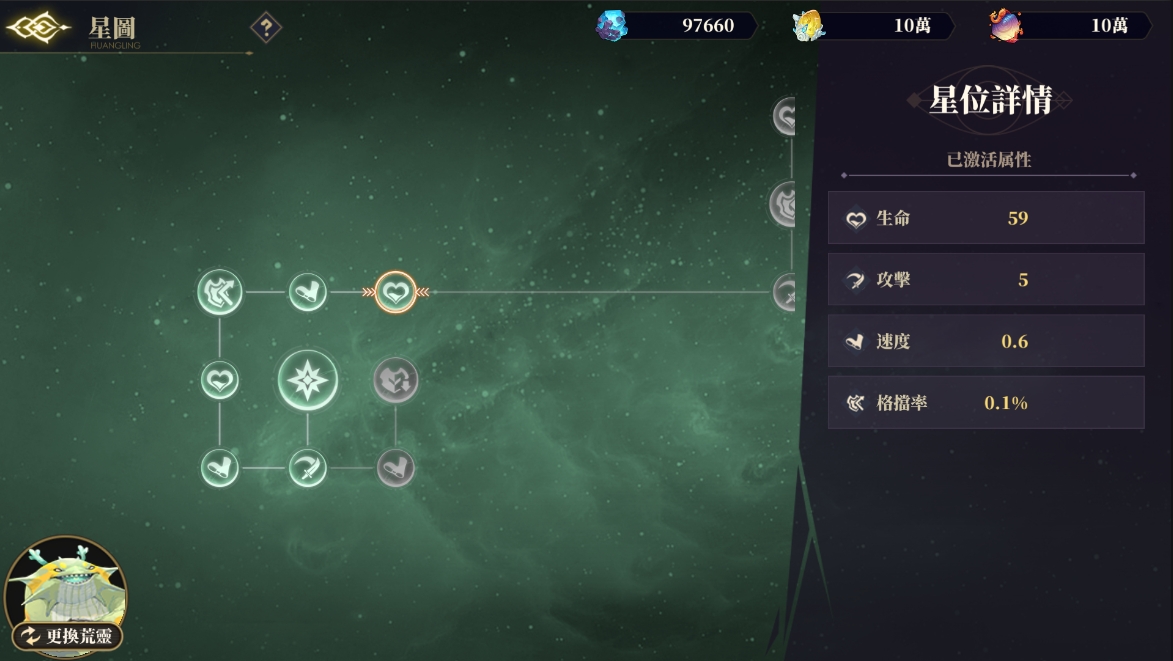Select the orange-highlighted heart star node
This screenshot has width=1173, height=661.
pos(396,293)
